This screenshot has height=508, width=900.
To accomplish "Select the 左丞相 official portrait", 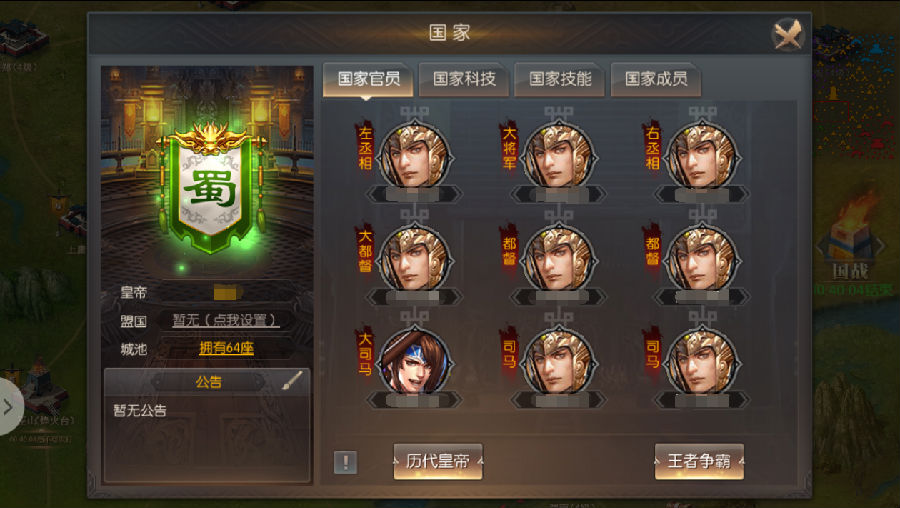I will click(414, 156).
